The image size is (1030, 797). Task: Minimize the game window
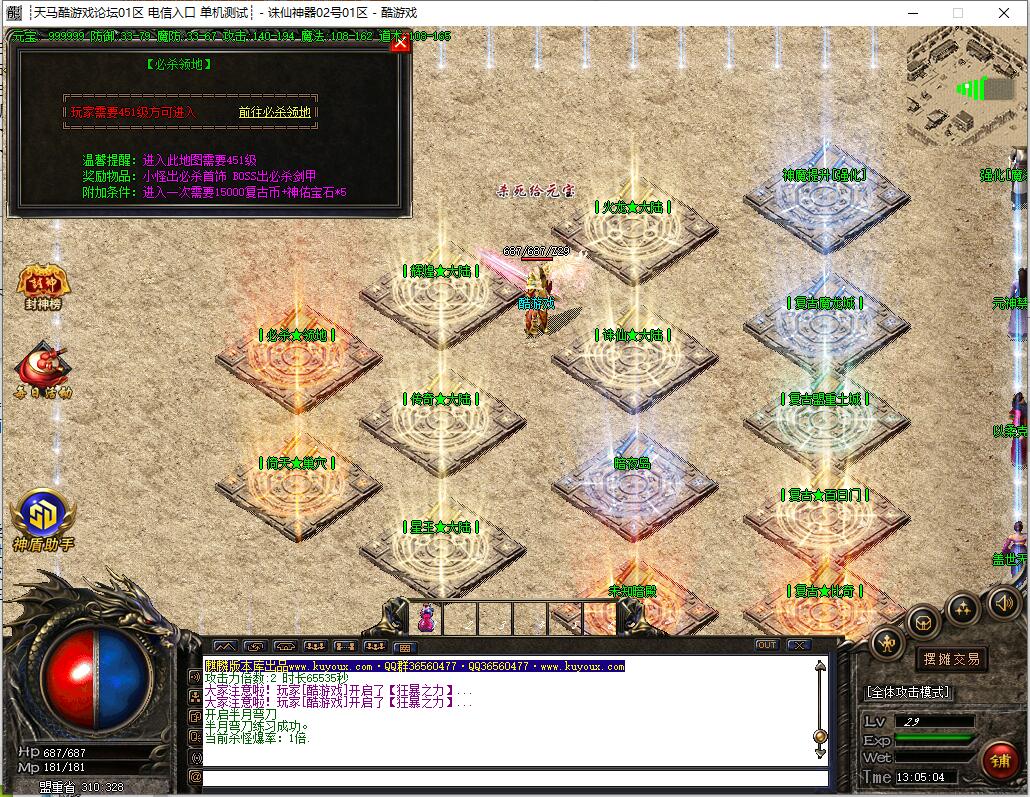pos(912,13)
